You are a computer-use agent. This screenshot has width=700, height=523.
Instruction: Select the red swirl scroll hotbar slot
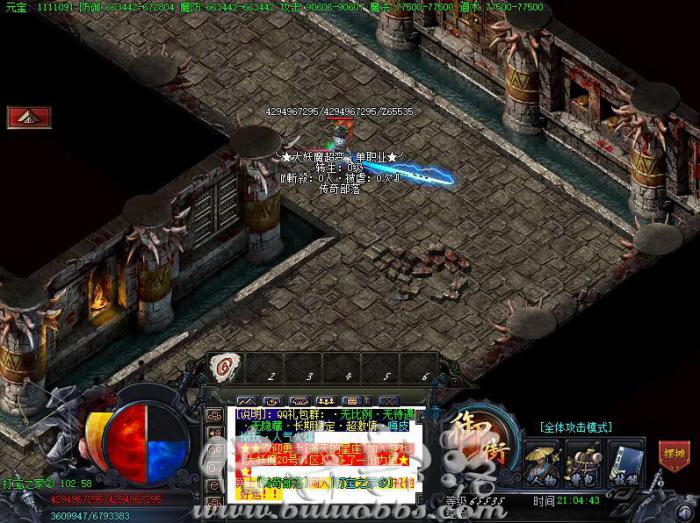coord(225,367)
